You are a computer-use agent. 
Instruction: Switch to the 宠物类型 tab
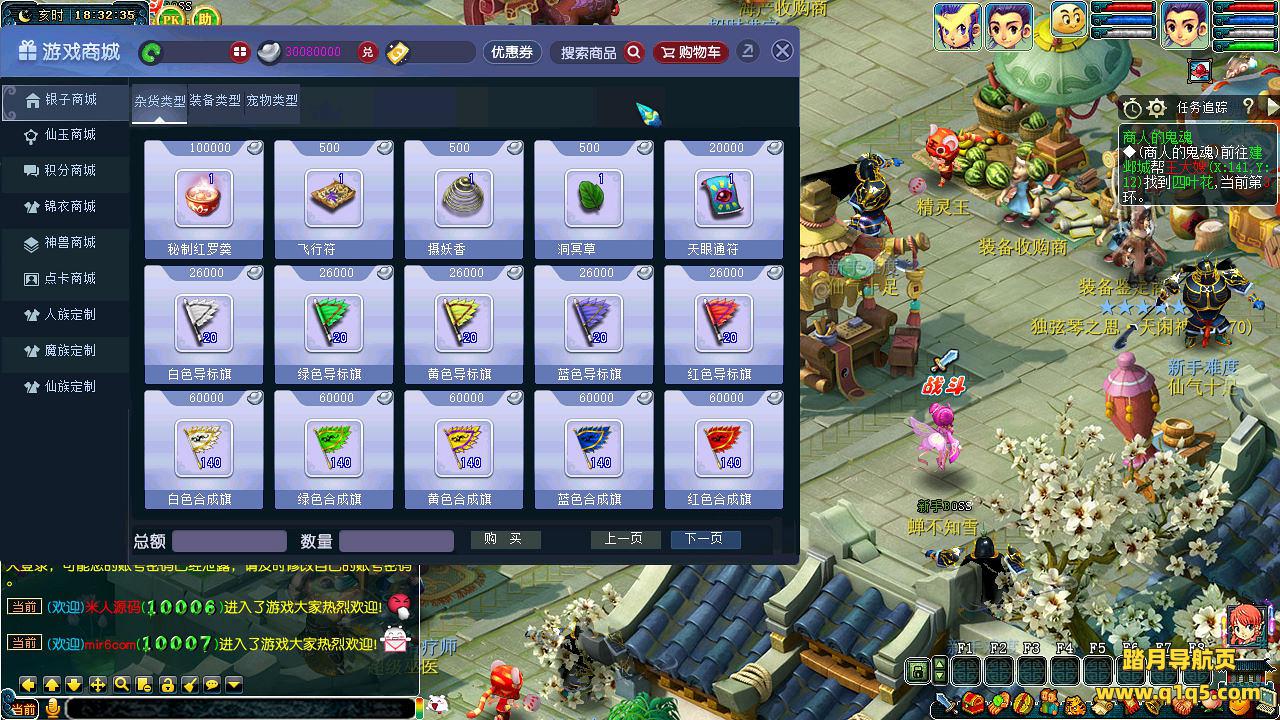point(272,101)
